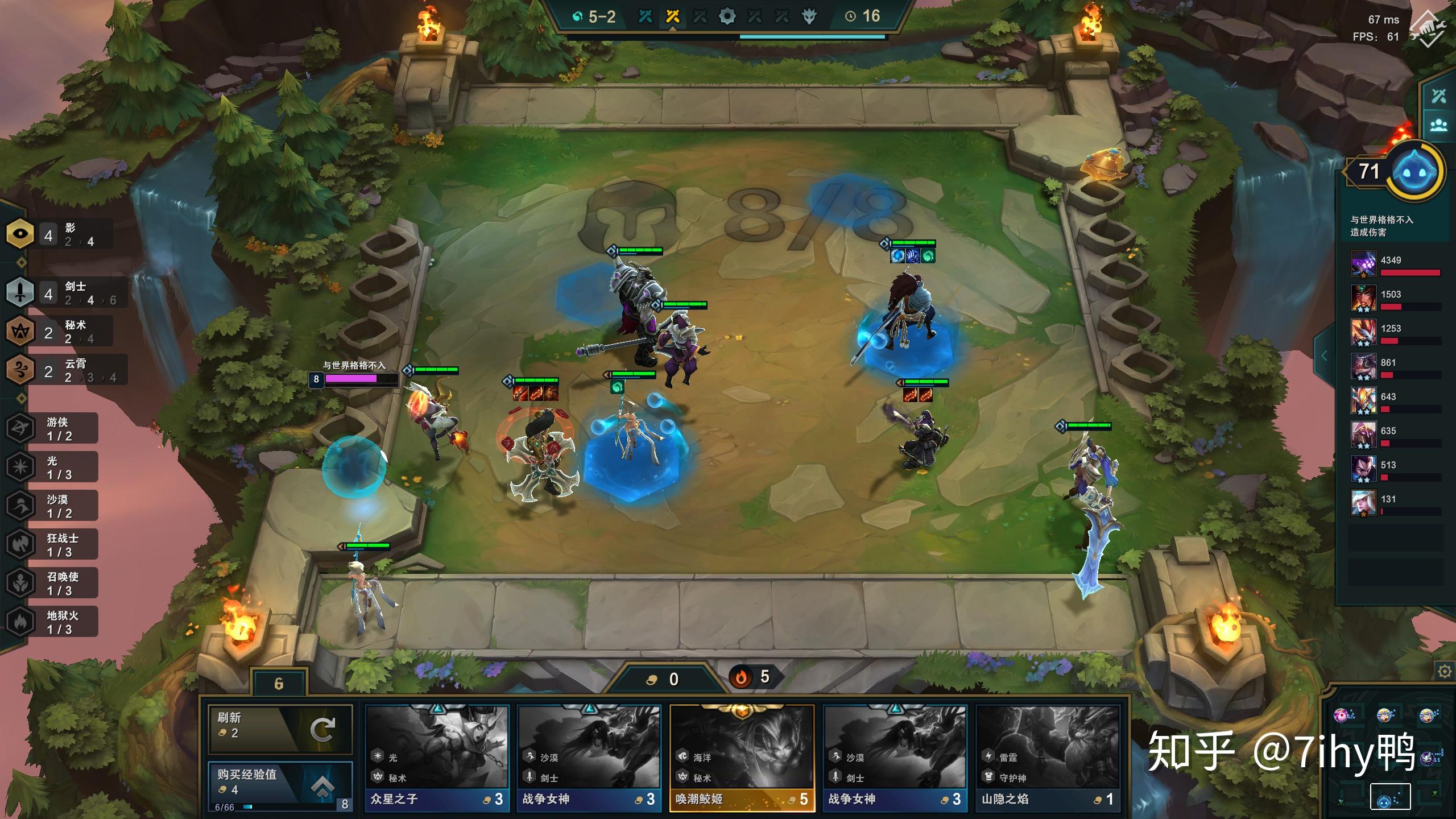Show details for the 影 trait
Image resolution: width=1456 pixels, height=819 pixels.
pos(59,234)
